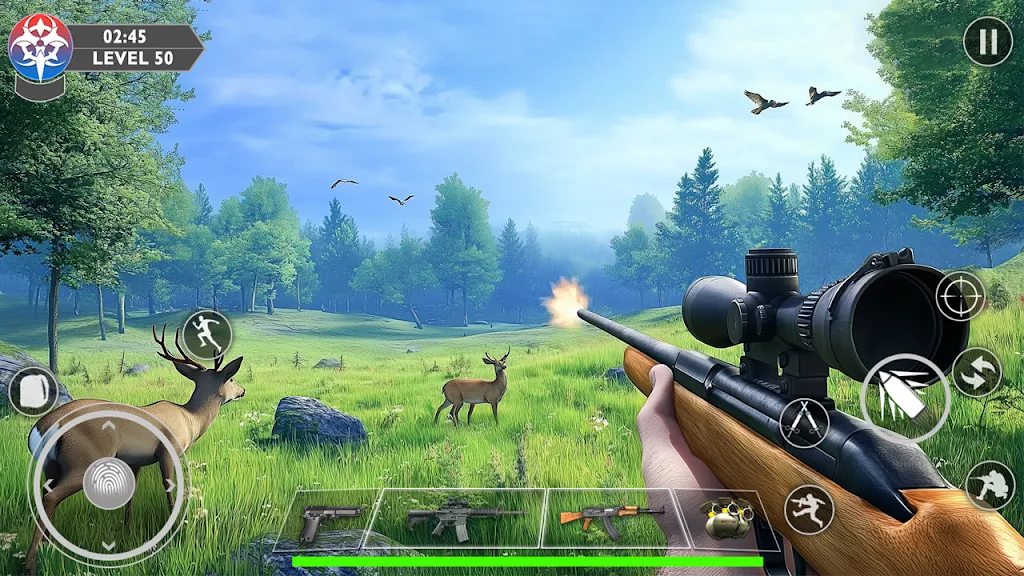The width and height of the screenshot is (1024, 576).
Task: Tap the jumping soldier with gun icon
Action: coord(809,510)
